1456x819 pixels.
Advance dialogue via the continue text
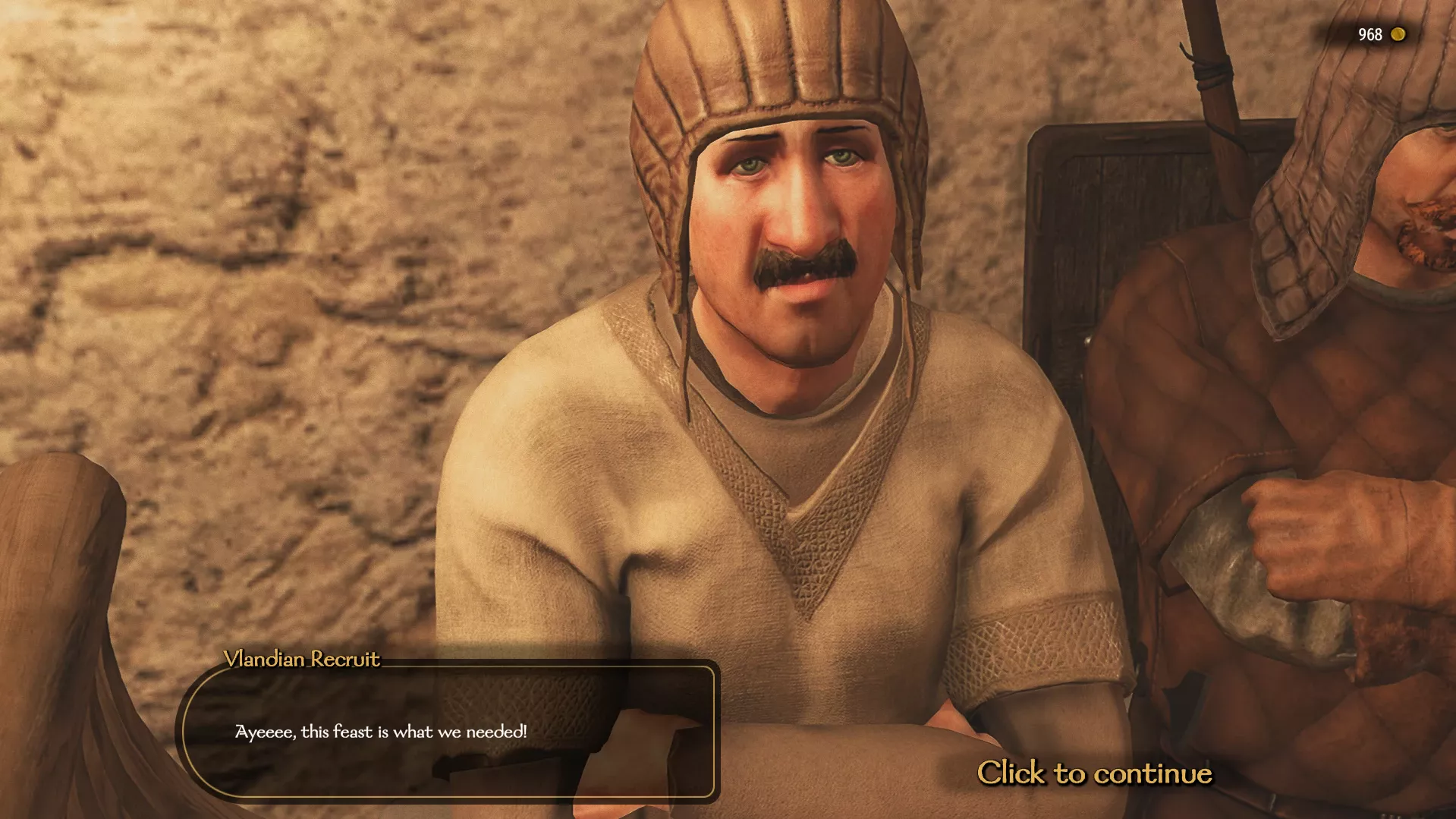click(1095, 773)
